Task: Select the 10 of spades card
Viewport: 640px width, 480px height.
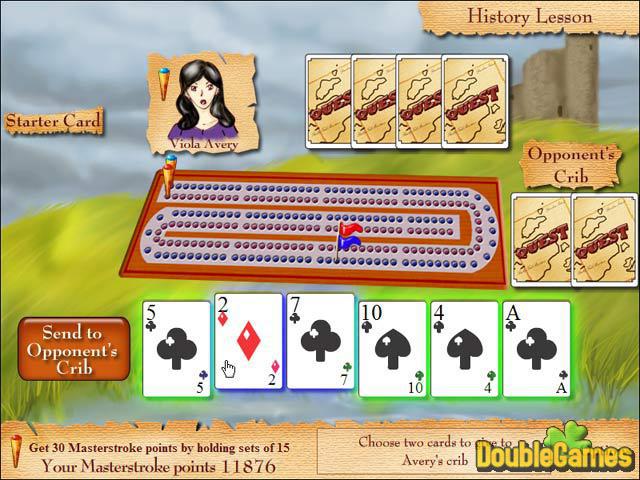Action: click(x=393, y=349)
